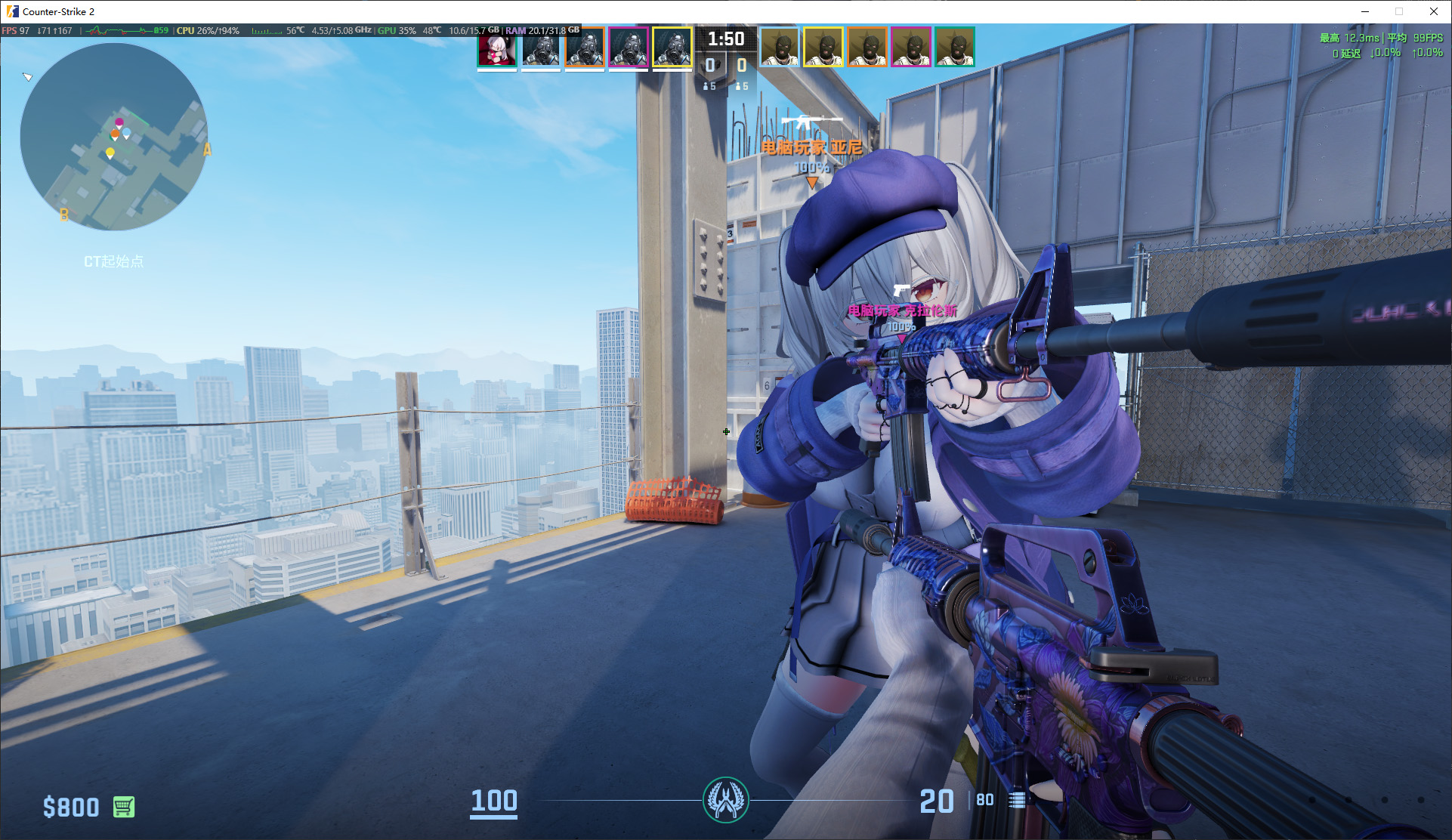Click the circular radar minimap

pos(114,137)
